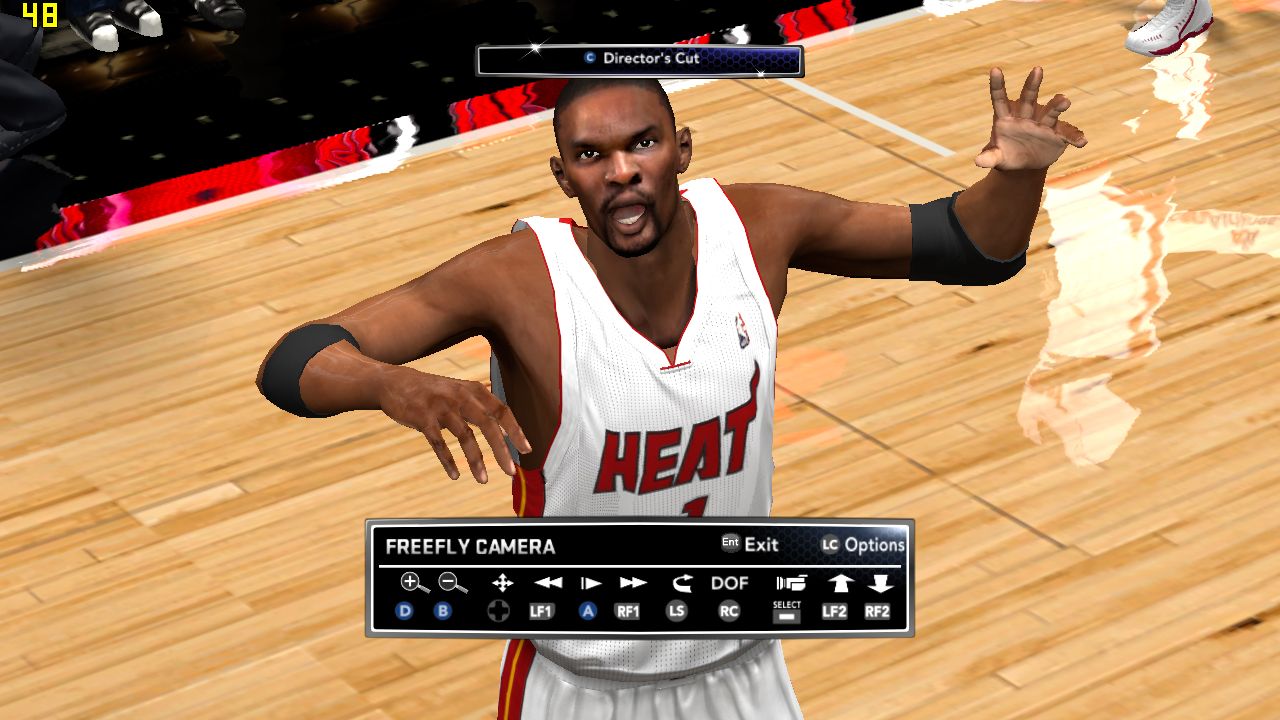Click the zoom-in magnifier icon

click(410, 582)
